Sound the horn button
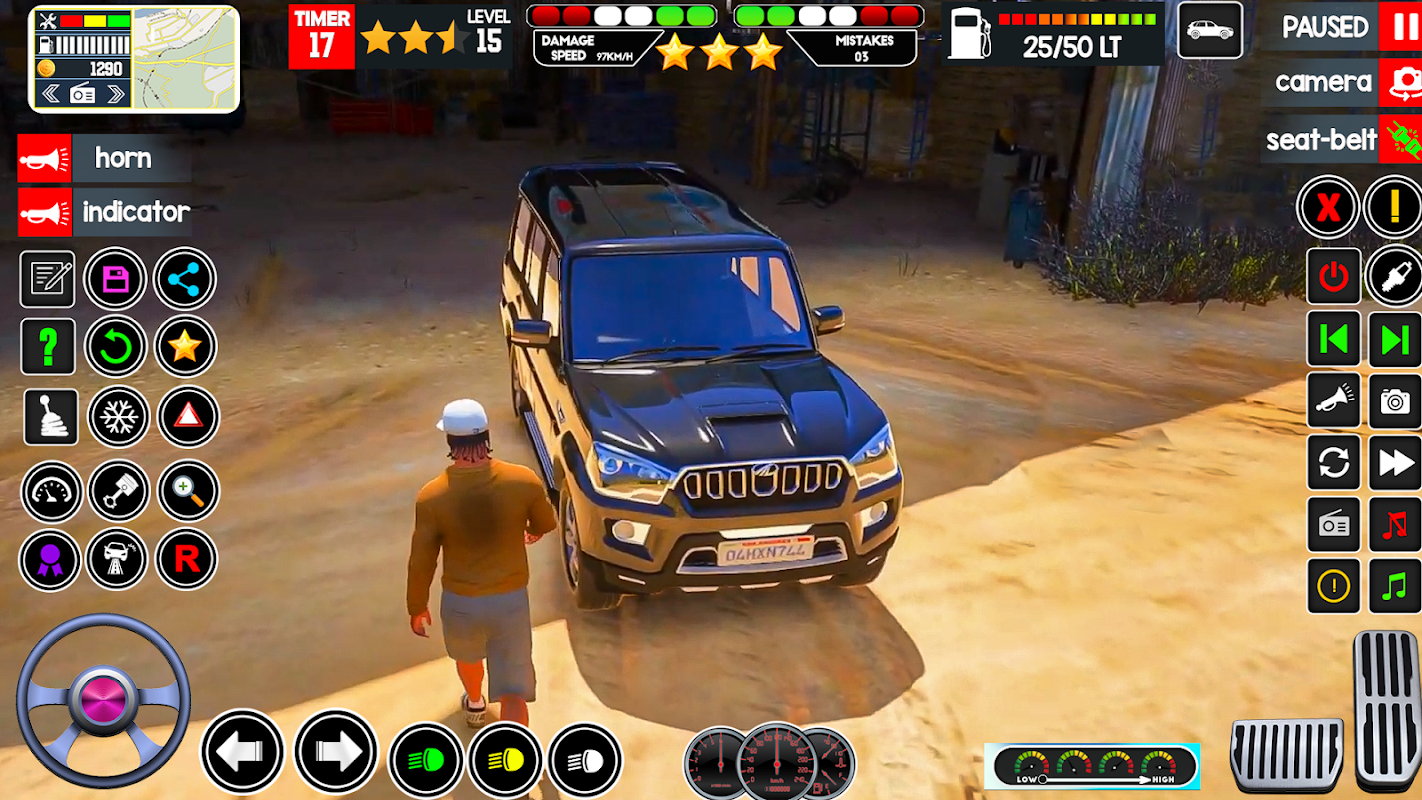 point(45,158)
